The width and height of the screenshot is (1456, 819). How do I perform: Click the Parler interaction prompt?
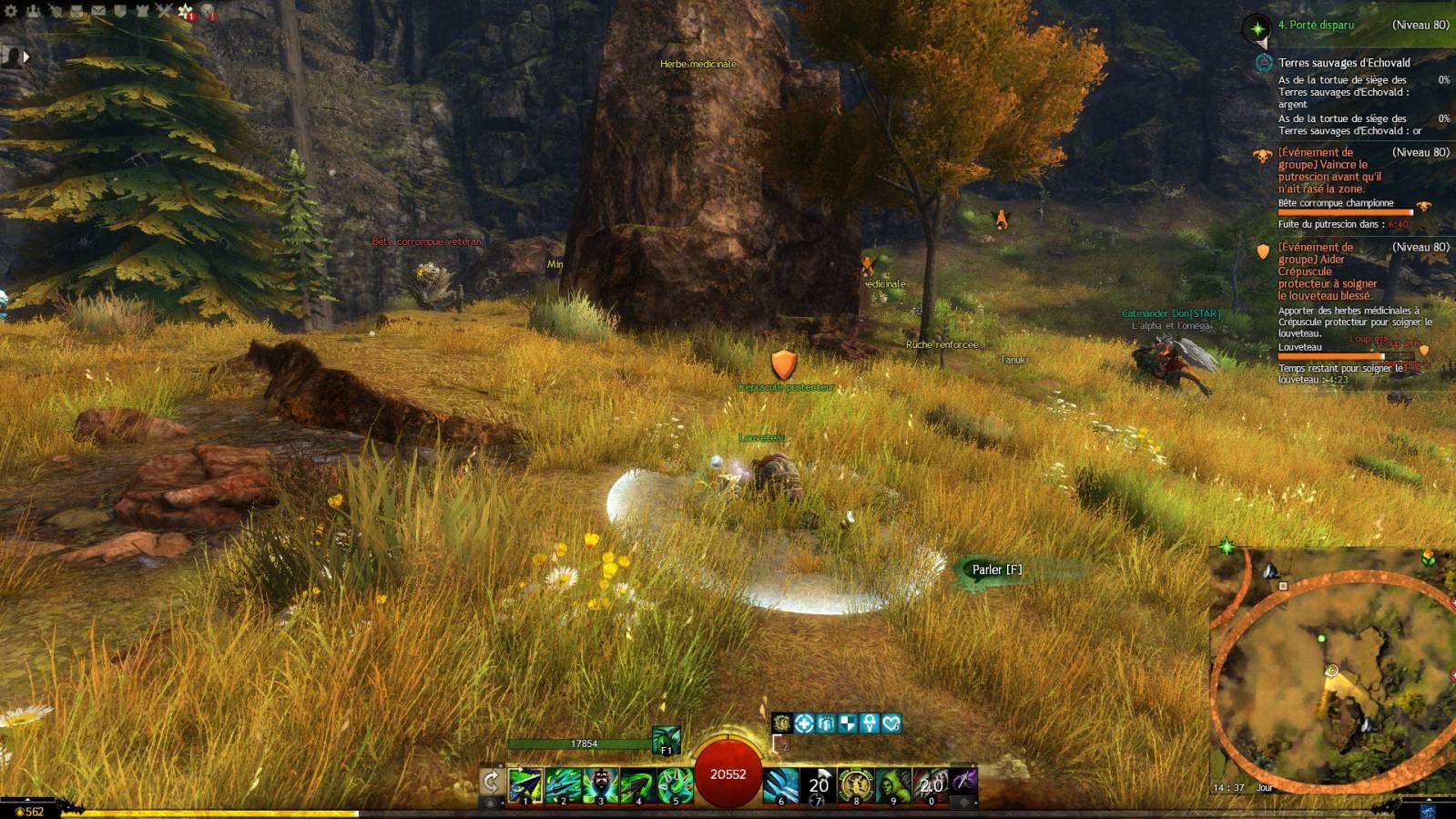click(996, 570)
